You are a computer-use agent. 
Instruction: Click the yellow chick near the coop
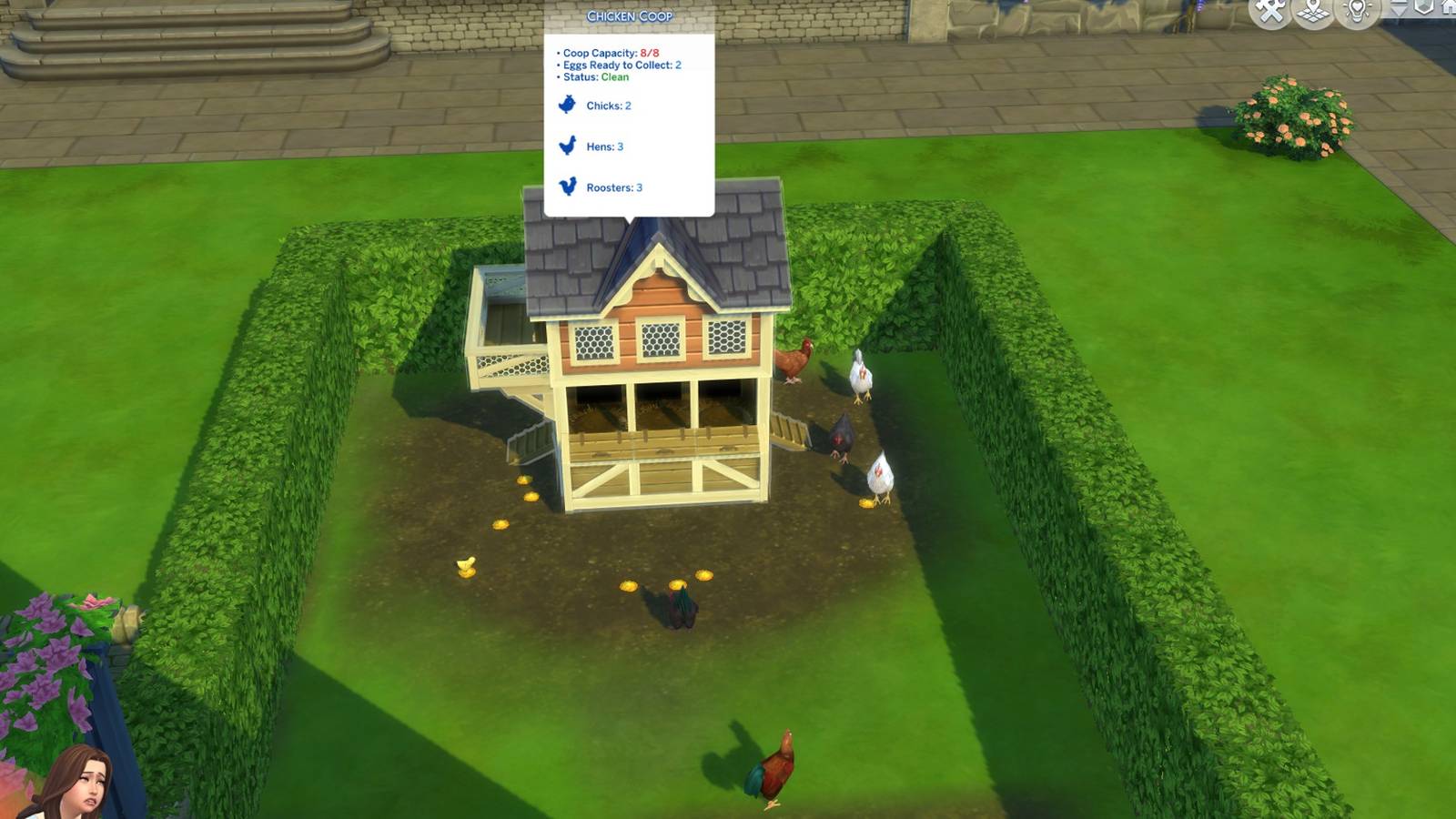[x=465, y=564]
